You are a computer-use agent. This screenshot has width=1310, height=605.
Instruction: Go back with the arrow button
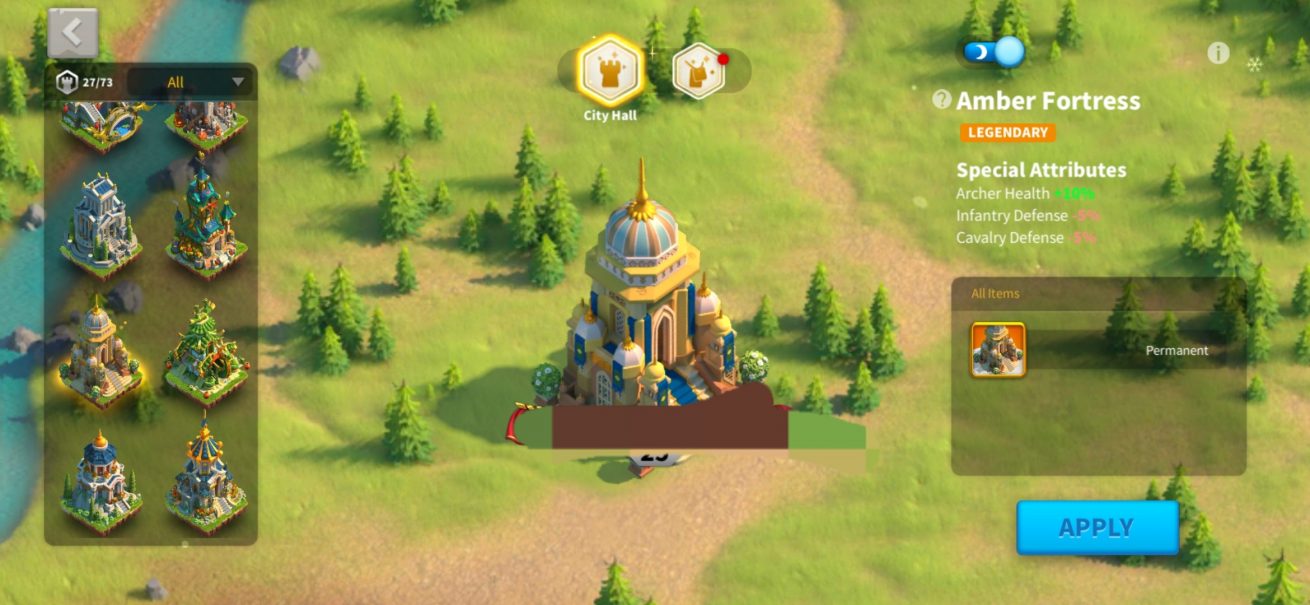tap(73, 33)
